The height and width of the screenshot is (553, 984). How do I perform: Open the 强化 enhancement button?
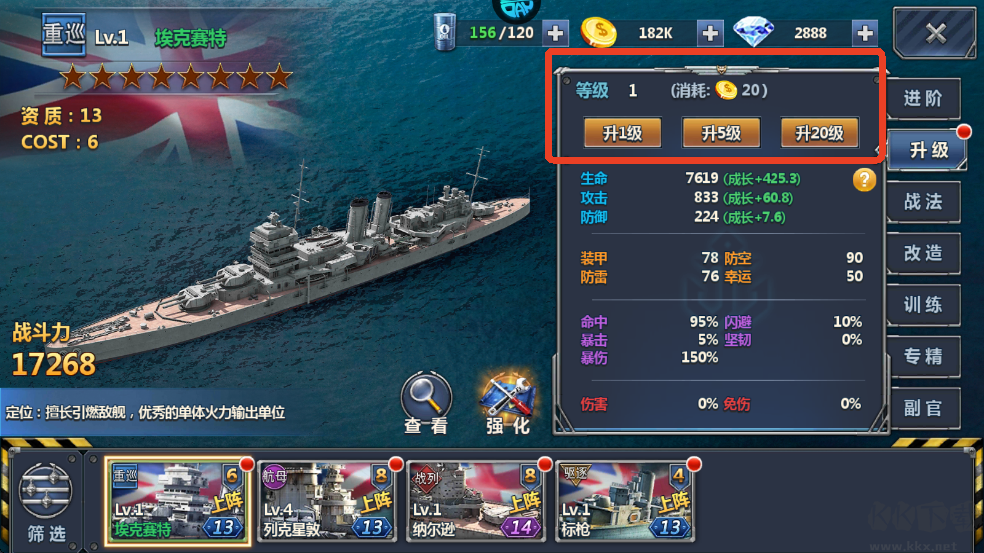click(508, 400)
